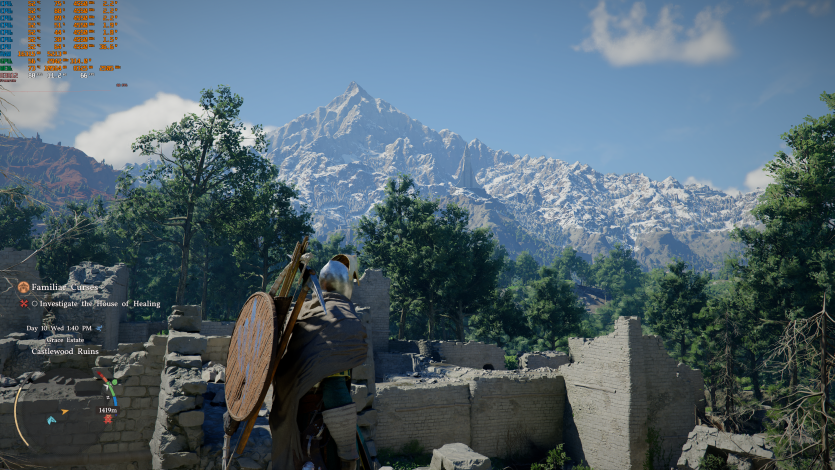Image resolution: width=835 pixels, height=470 pixels.
Task: Select the blue marker on the compass
Action: tap(51, 420)
